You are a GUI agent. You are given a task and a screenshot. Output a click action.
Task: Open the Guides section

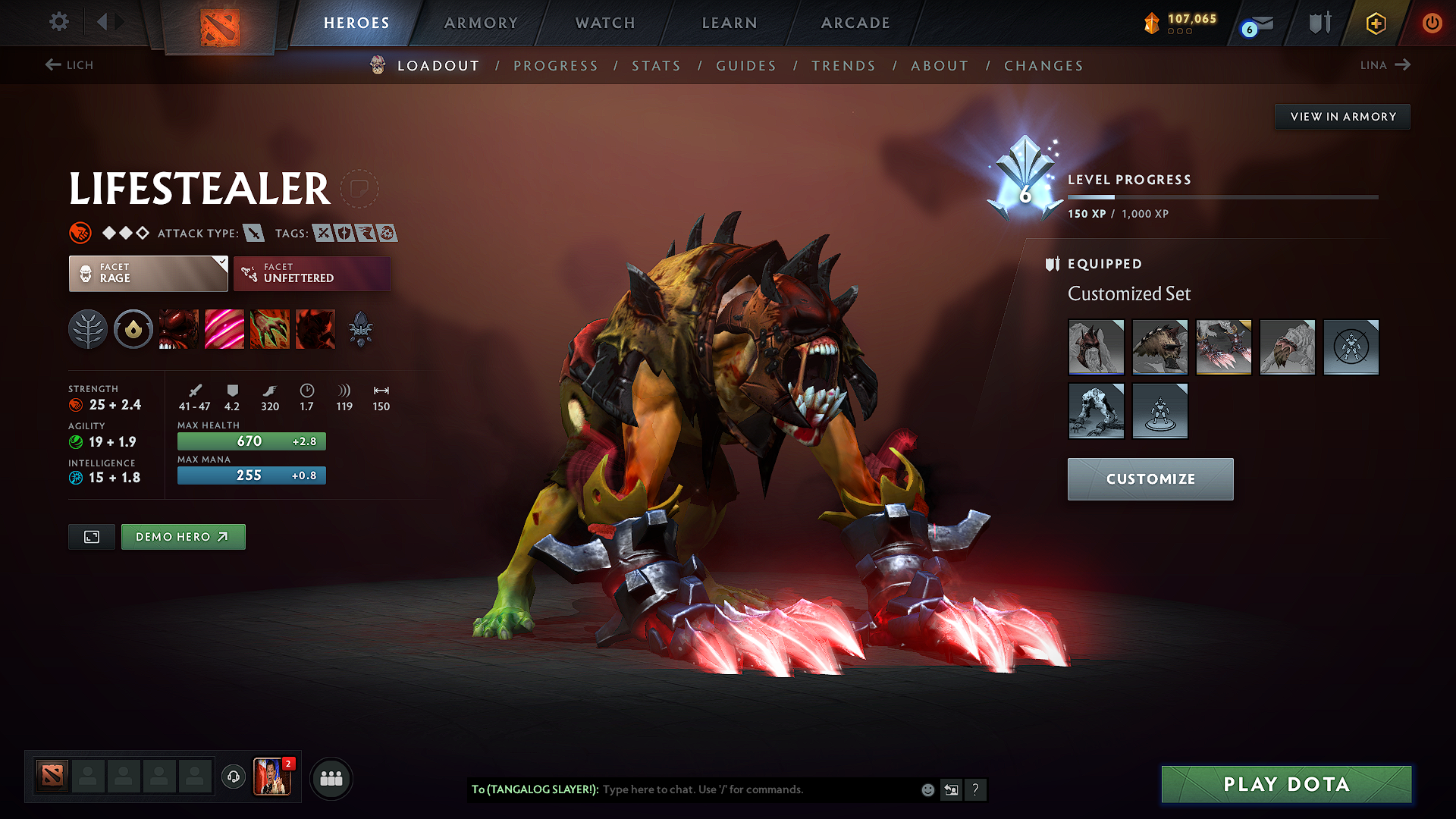[746, 66]
